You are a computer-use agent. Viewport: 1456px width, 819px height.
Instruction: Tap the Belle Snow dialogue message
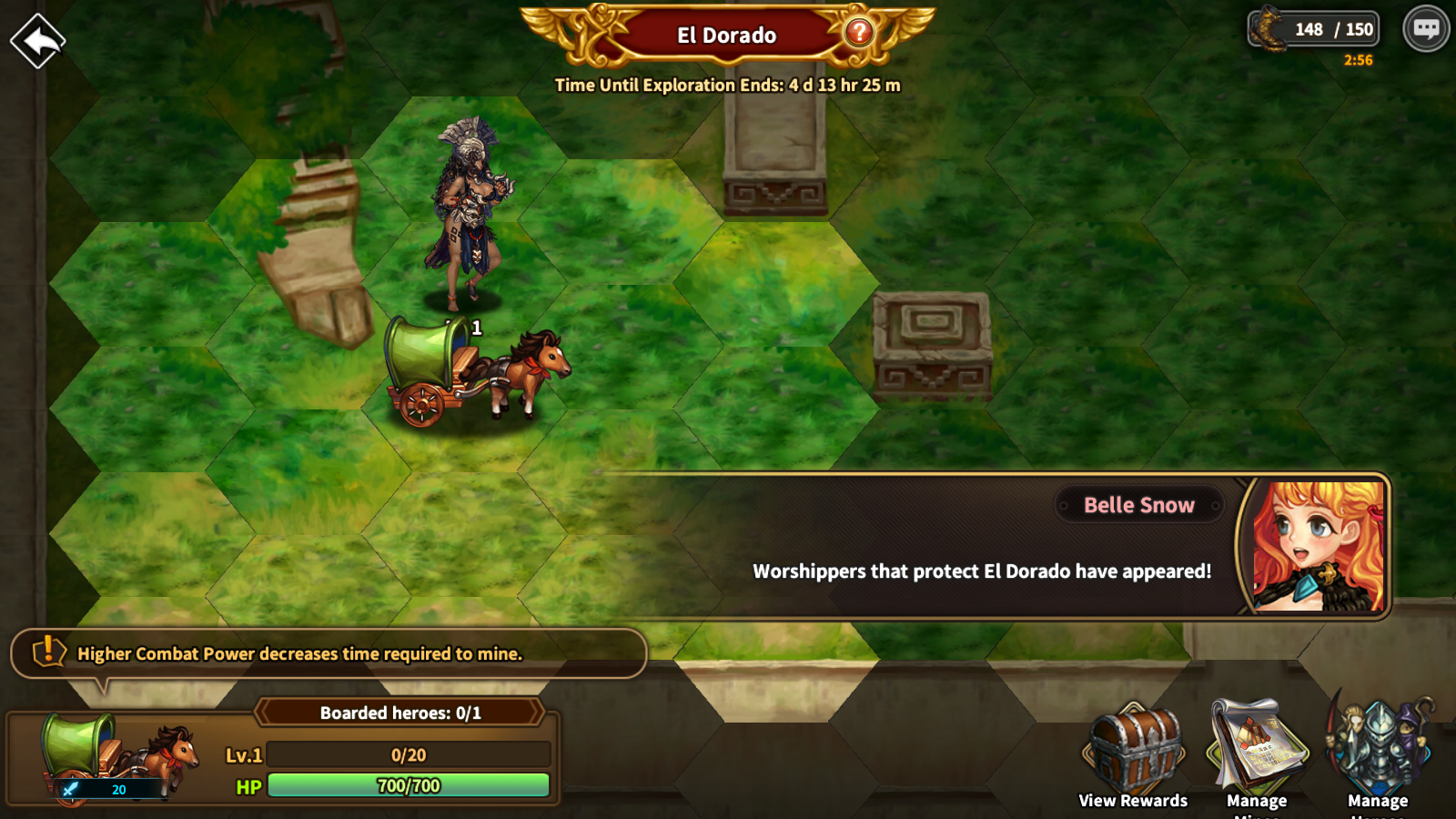point(981,571)
